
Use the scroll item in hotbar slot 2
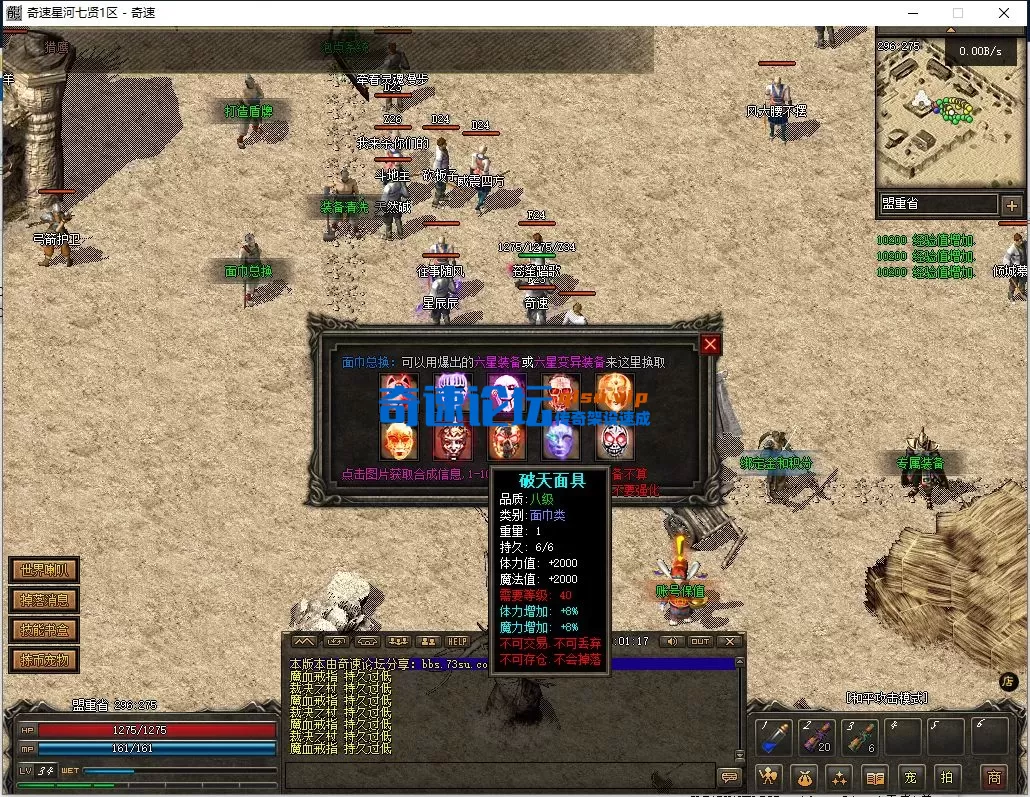point(816,738)
